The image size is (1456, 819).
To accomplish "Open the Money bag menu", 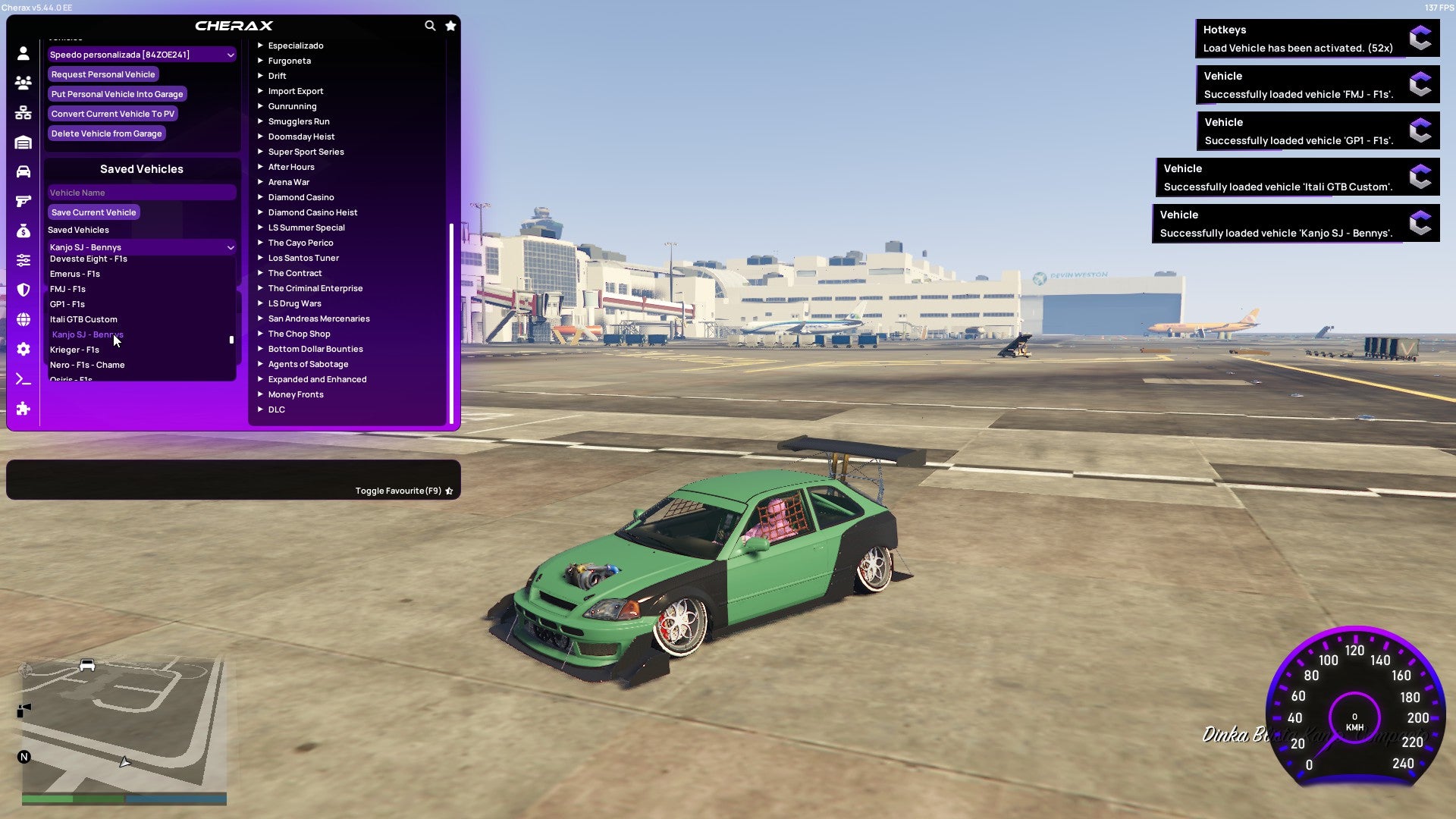I will pyautogui.click(x=23, y=230).
